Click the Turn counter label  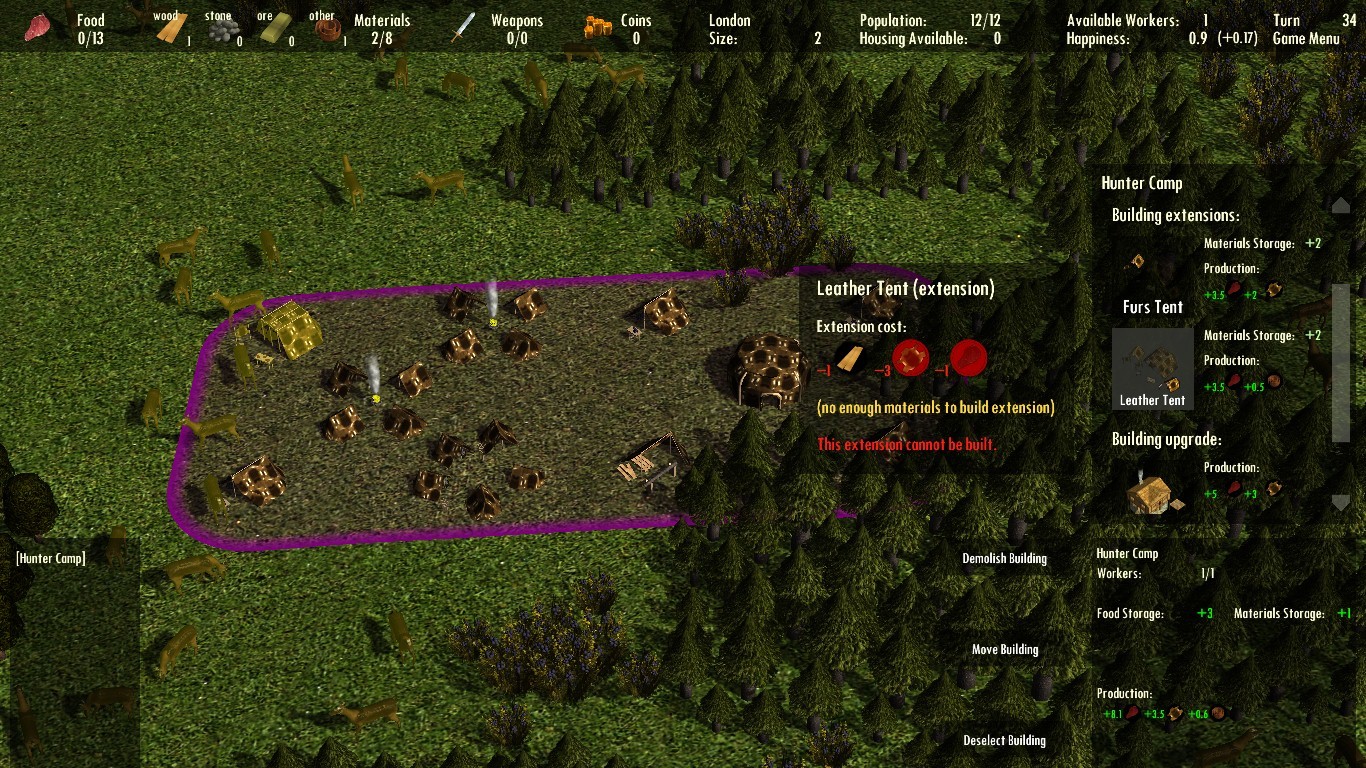[1285, 19]
